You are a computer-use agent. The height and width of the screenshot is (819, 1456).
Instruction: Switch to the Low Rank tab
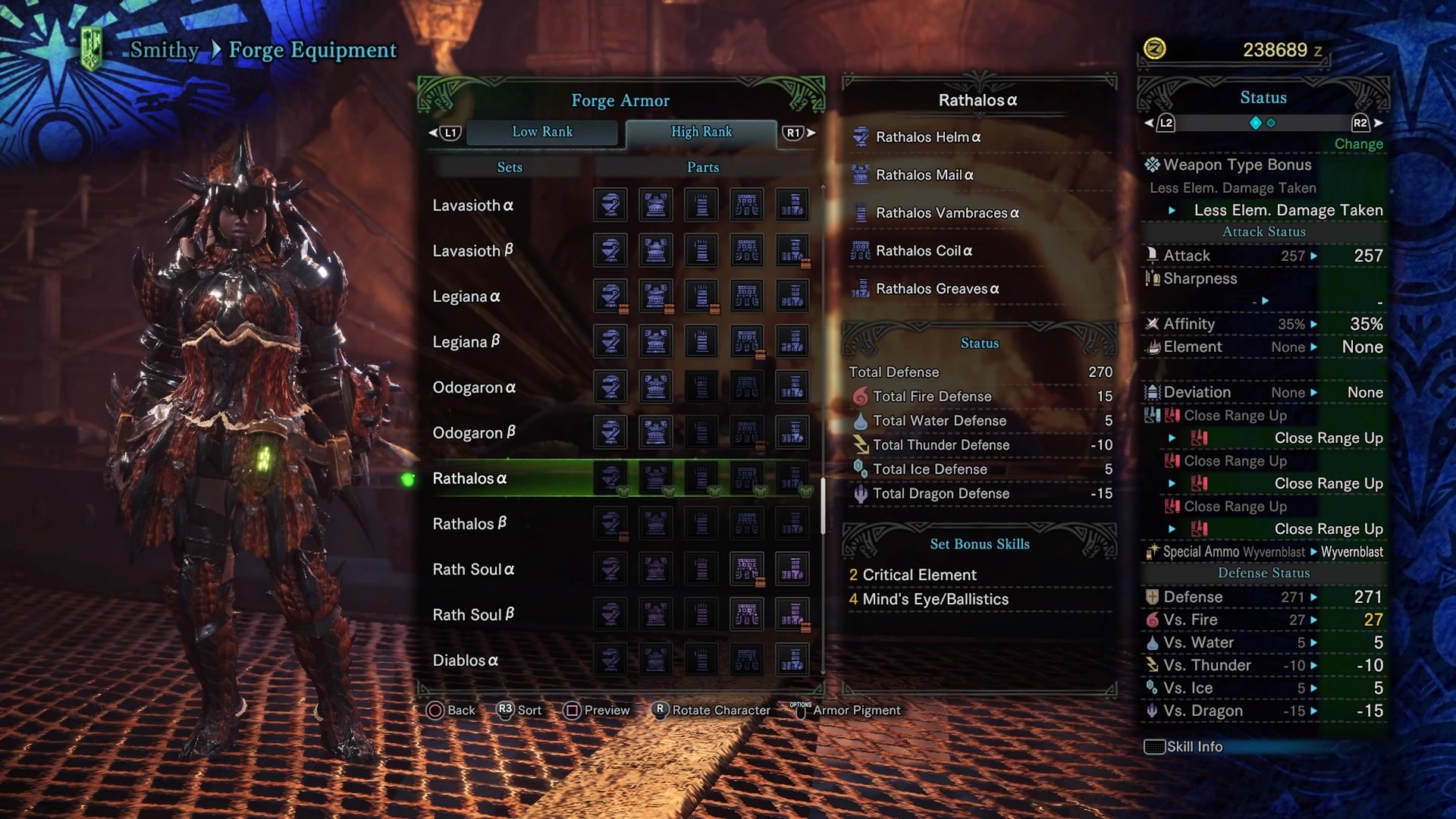(542, 132)
